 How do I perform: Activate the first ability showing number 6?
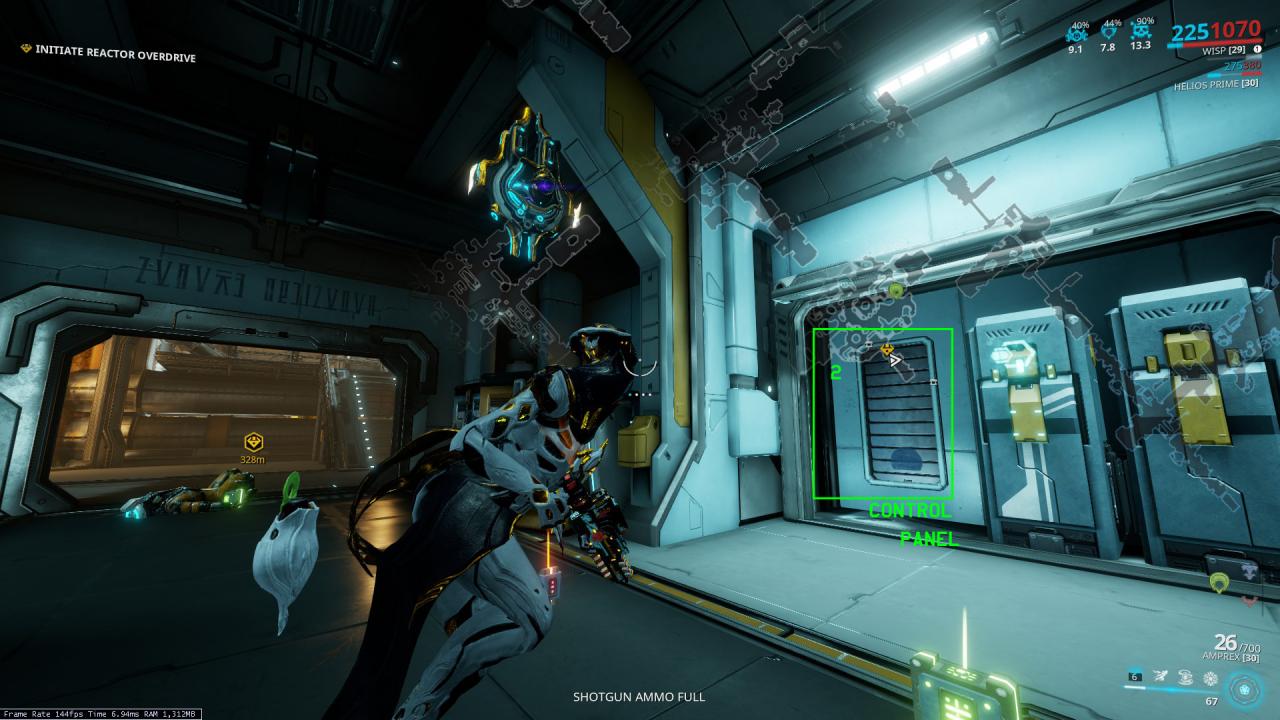(1135, 677)
